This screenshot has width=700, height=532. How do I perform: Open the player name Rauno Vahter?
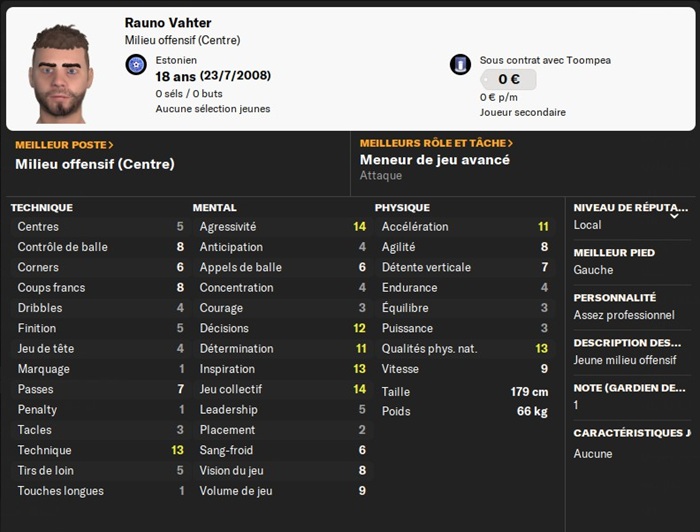point(168,23)
